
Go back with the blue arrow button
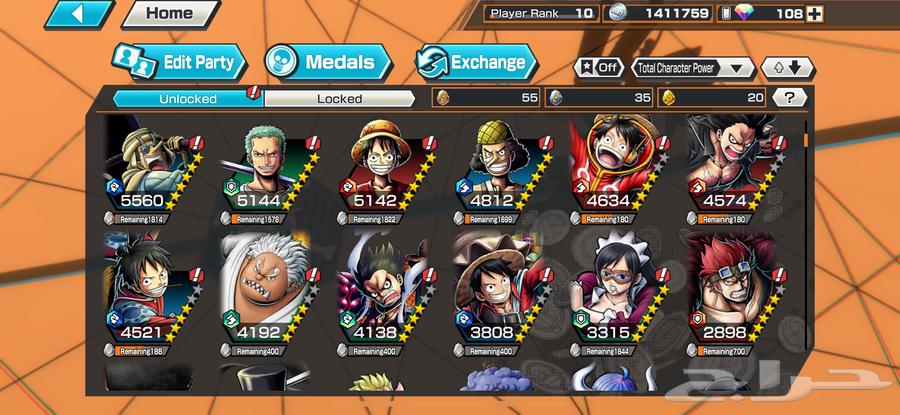pos(78,14)
